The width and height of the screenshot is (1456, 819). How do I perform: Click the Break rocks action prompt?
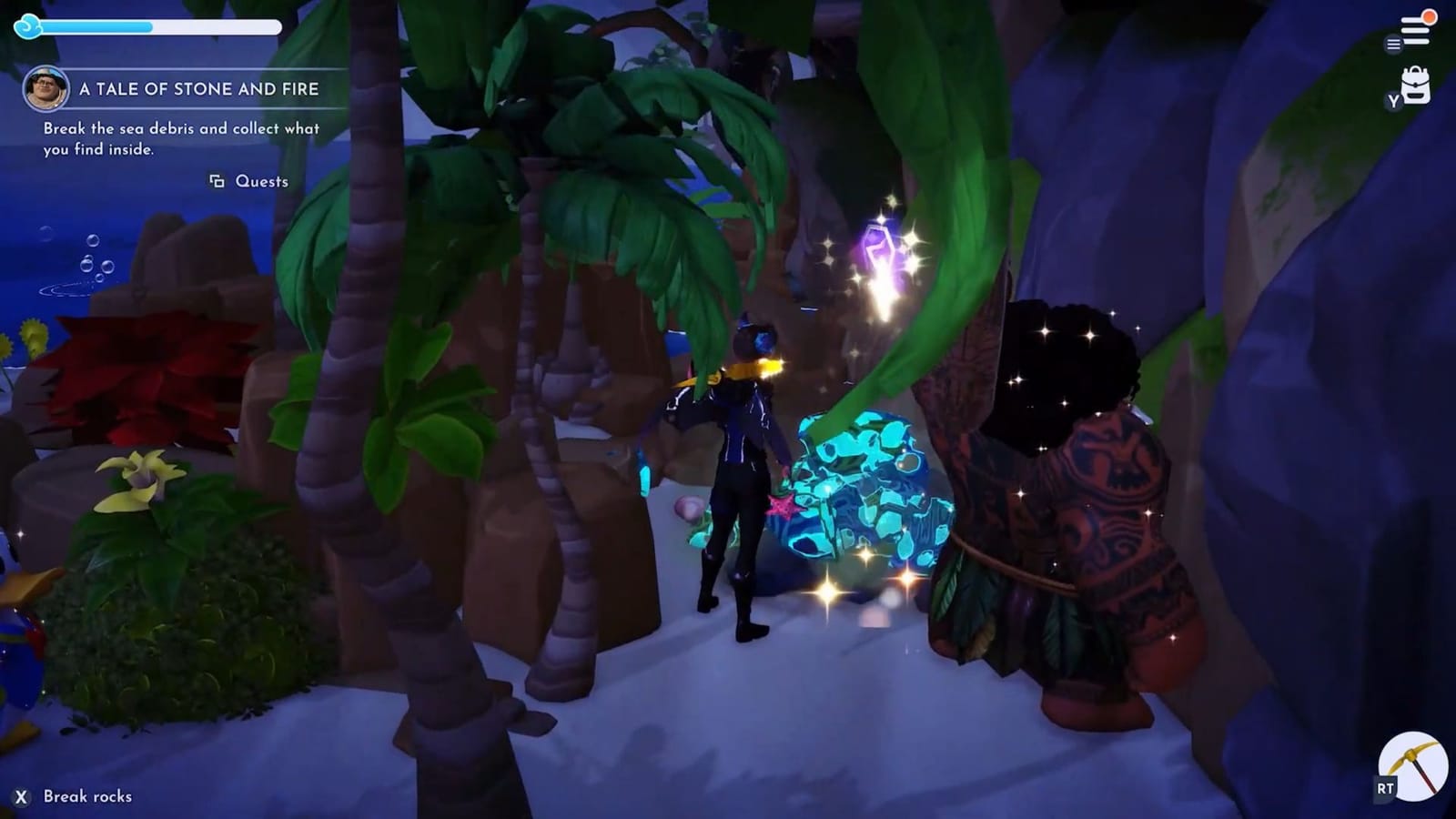(88, 796)
